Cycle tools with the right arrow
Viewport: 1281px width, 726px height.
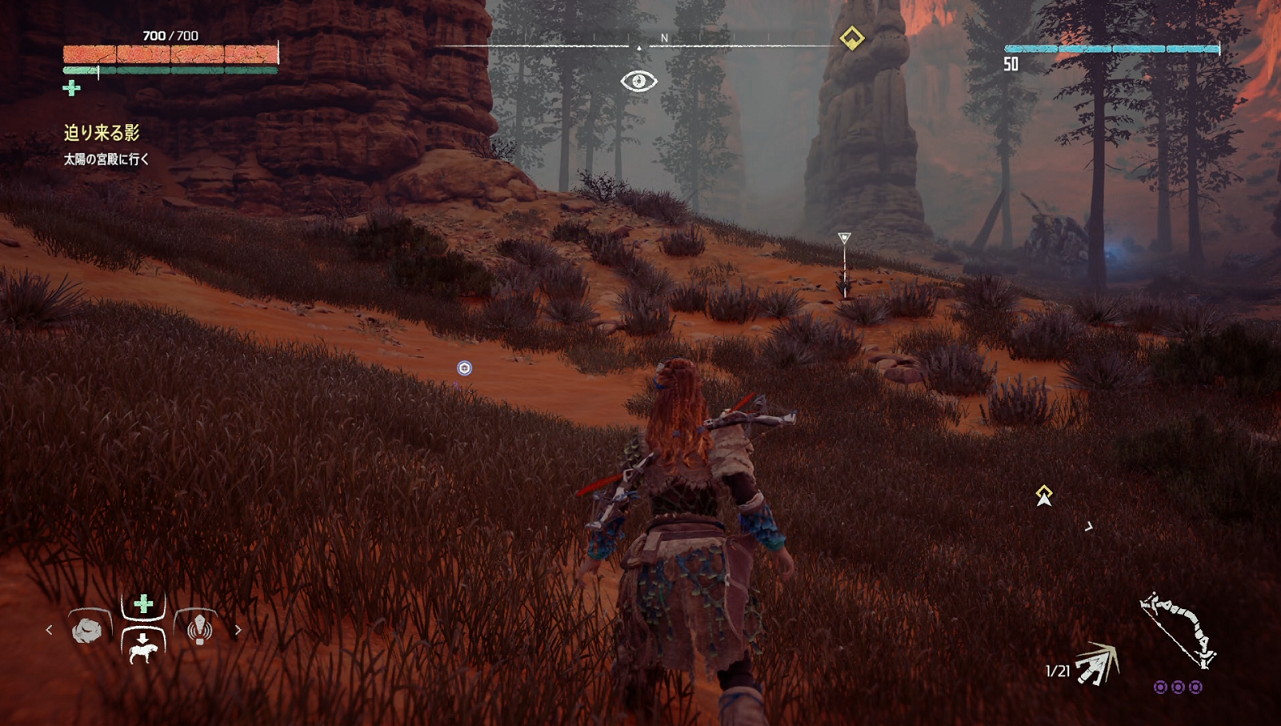238,630
